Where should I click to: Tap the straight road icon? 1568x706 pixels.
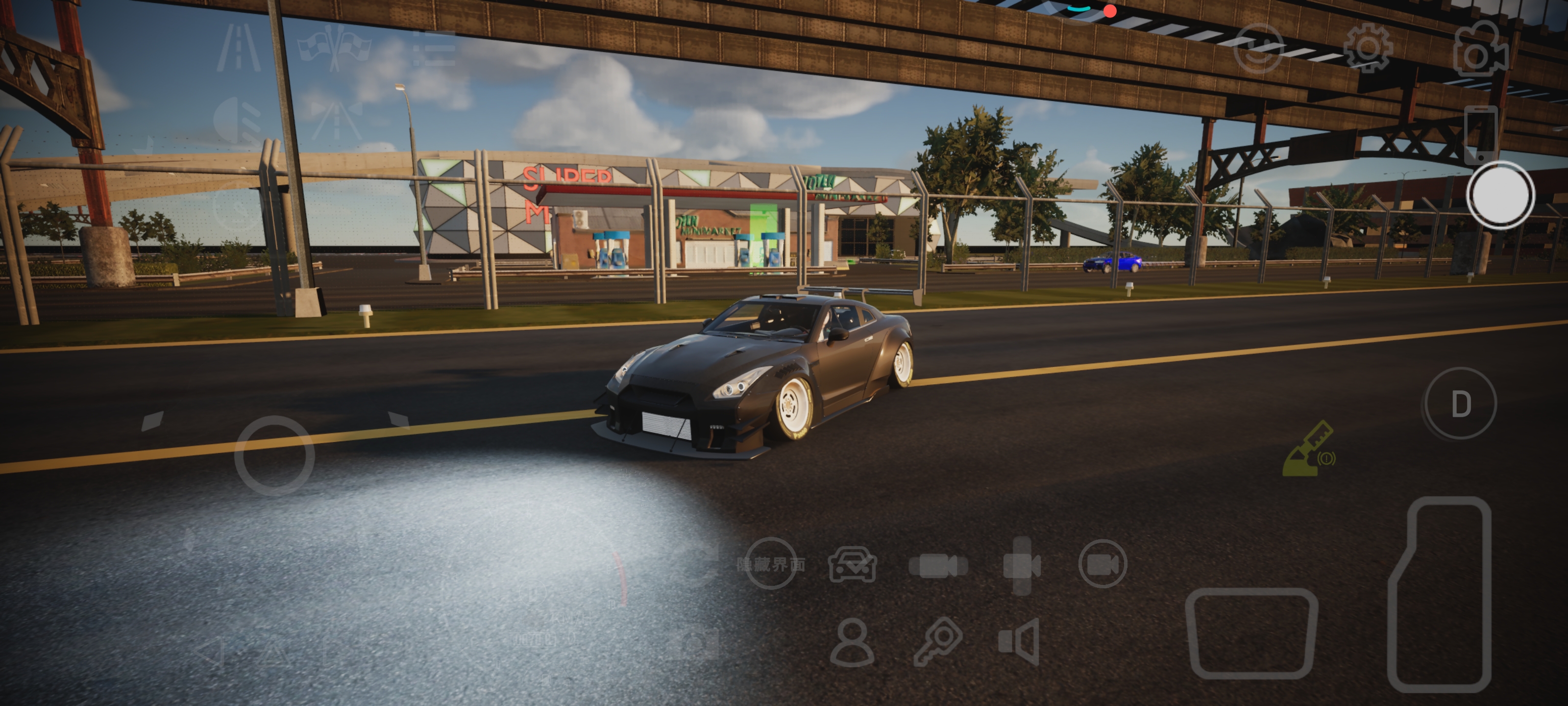coord(239,48)
